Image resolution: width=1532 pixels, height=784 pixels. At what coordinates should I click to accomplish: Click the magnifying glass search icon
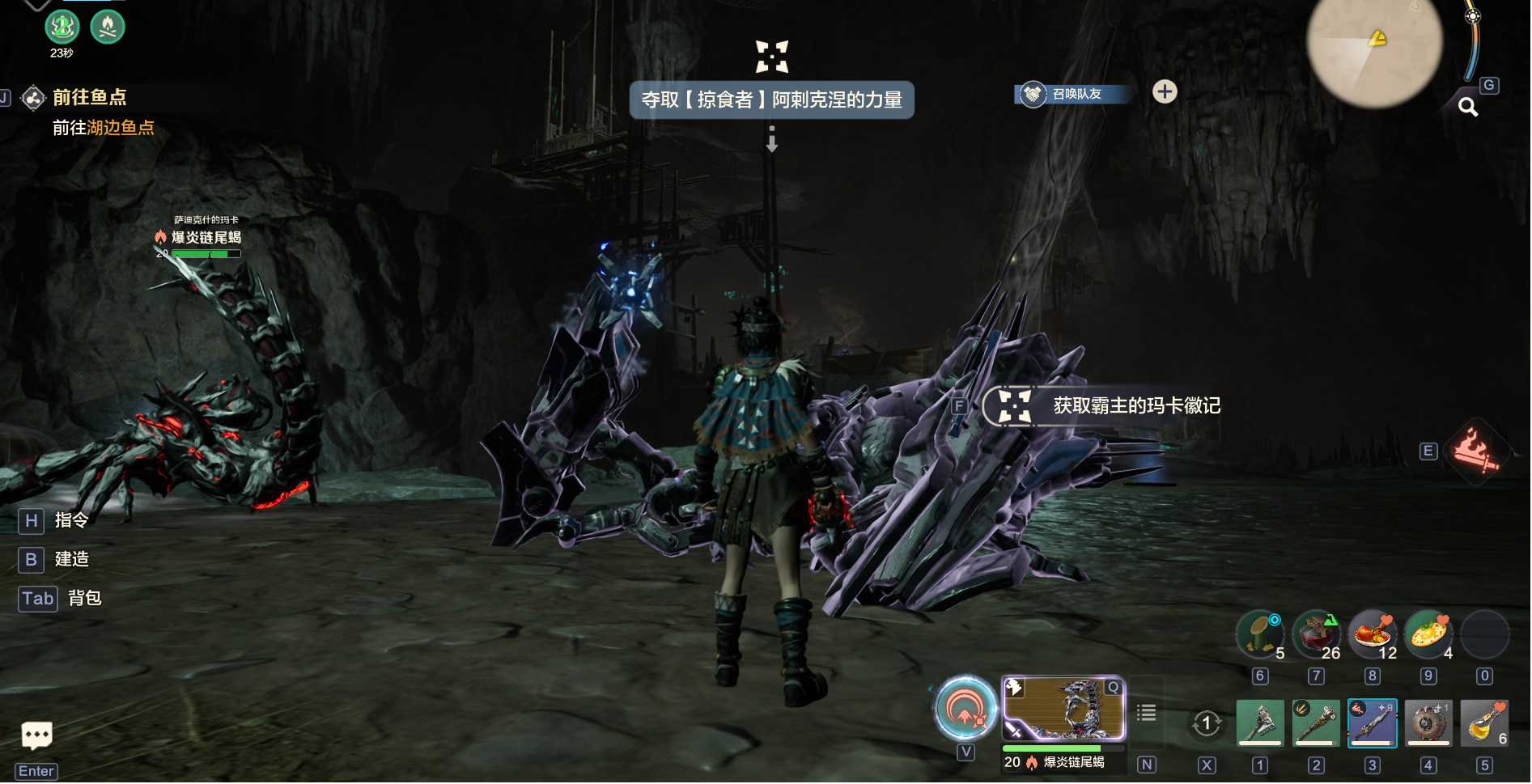pyautogui.click(x=1468, y=108)
